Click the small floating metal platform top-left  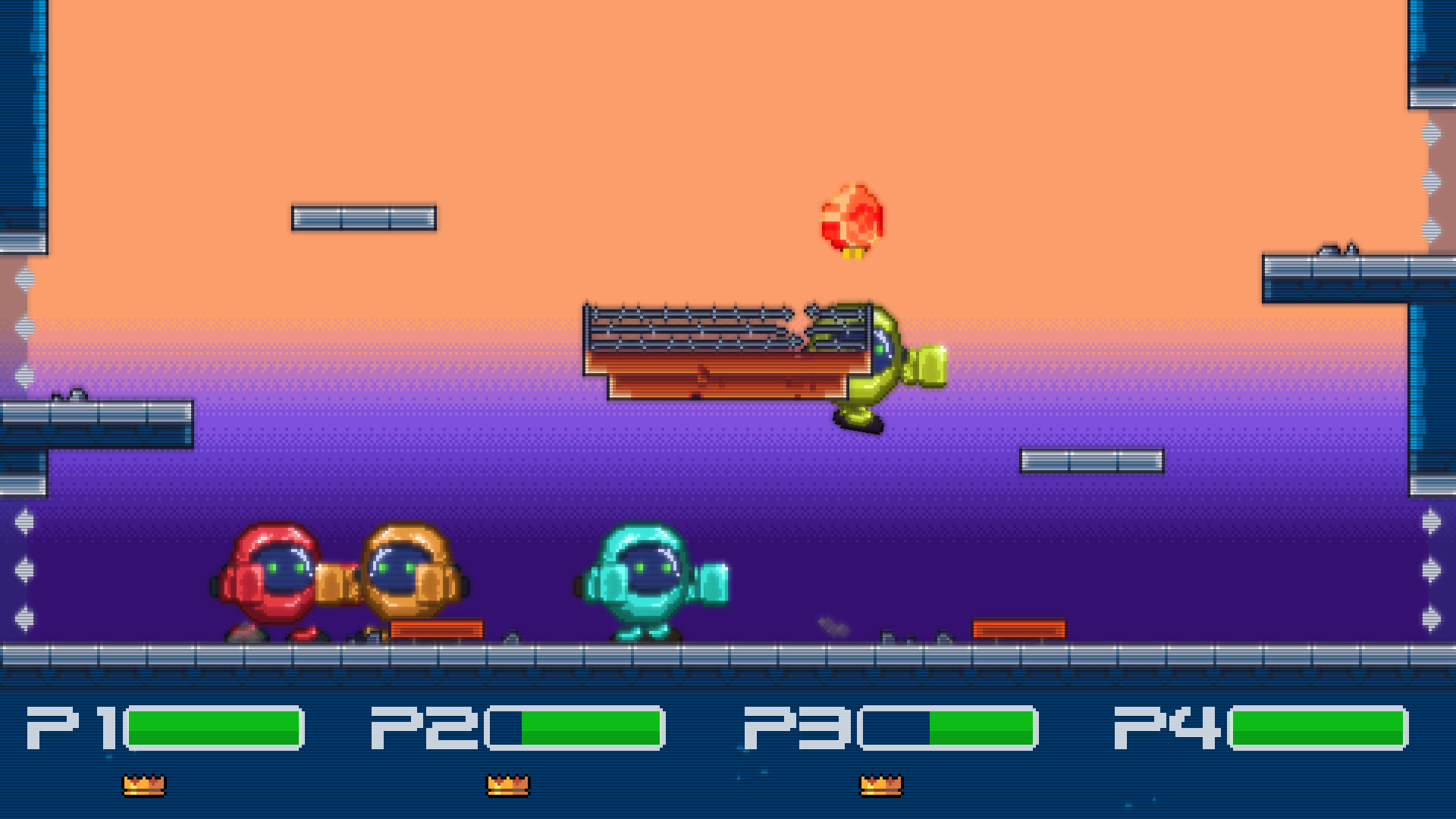click(x=362, y=218)
